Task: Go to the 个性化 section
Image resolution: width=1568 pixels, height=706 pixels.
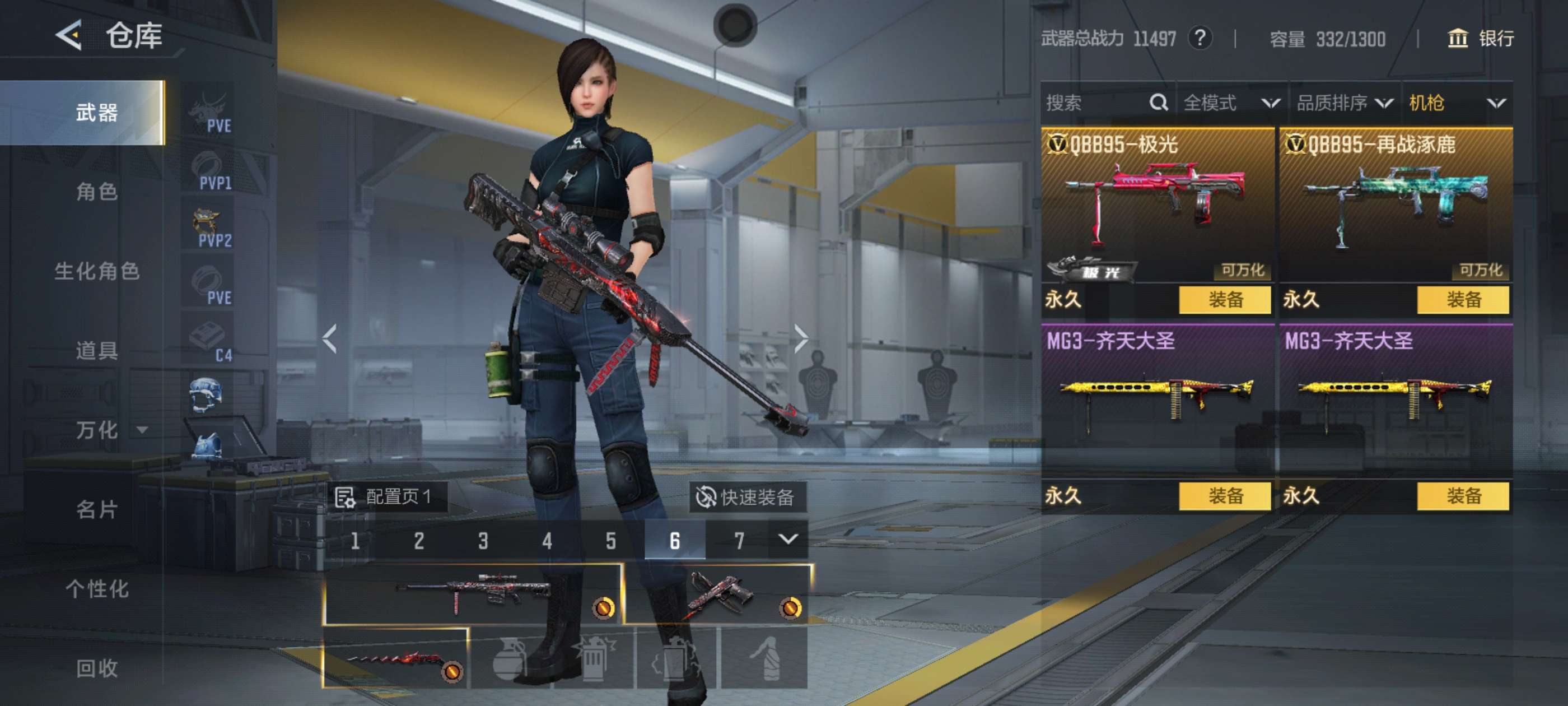Action: tap(96, 588)
